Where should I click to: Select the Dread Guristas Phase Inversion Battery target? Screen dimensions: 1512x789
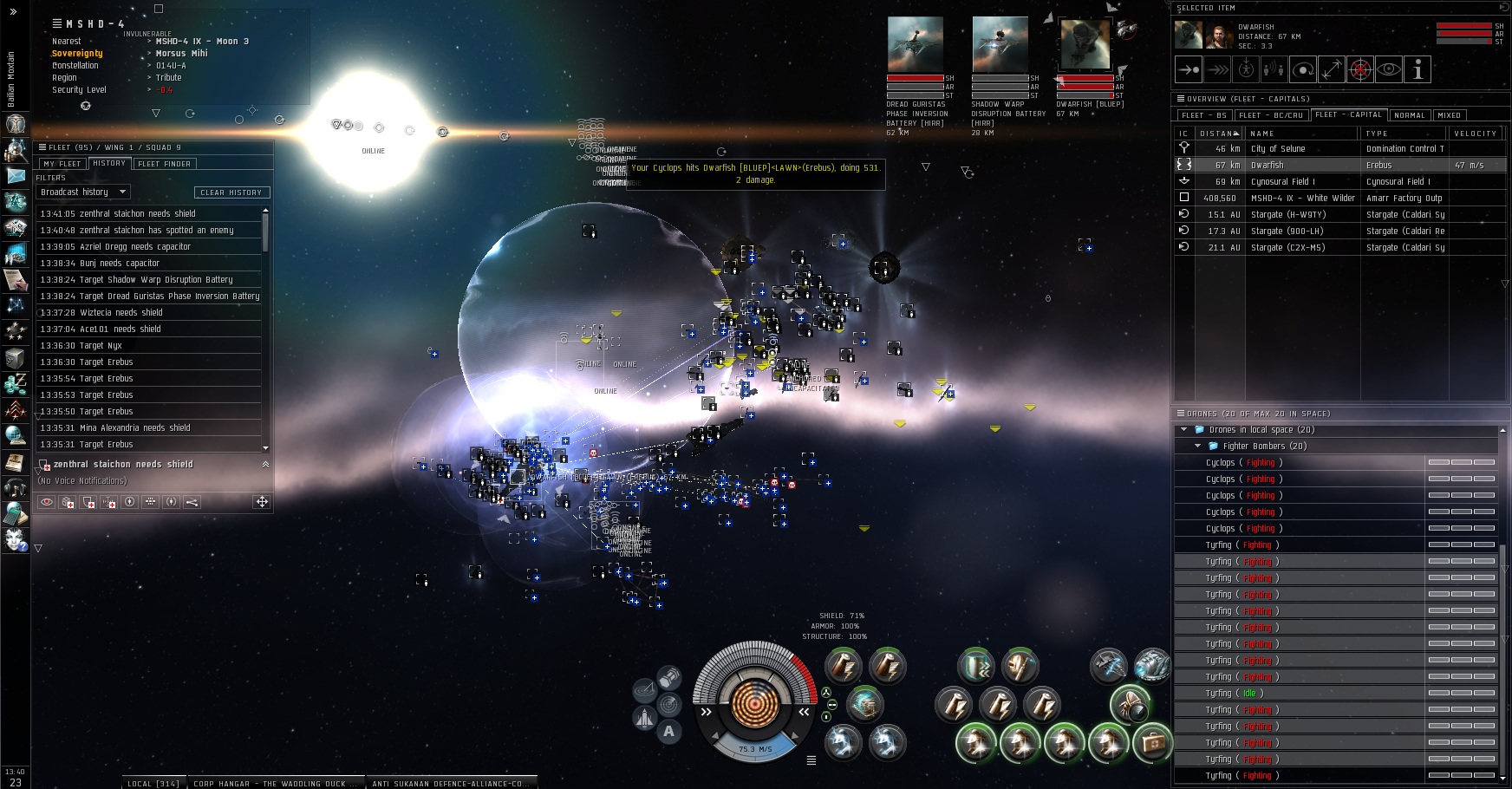coord(916,44)
